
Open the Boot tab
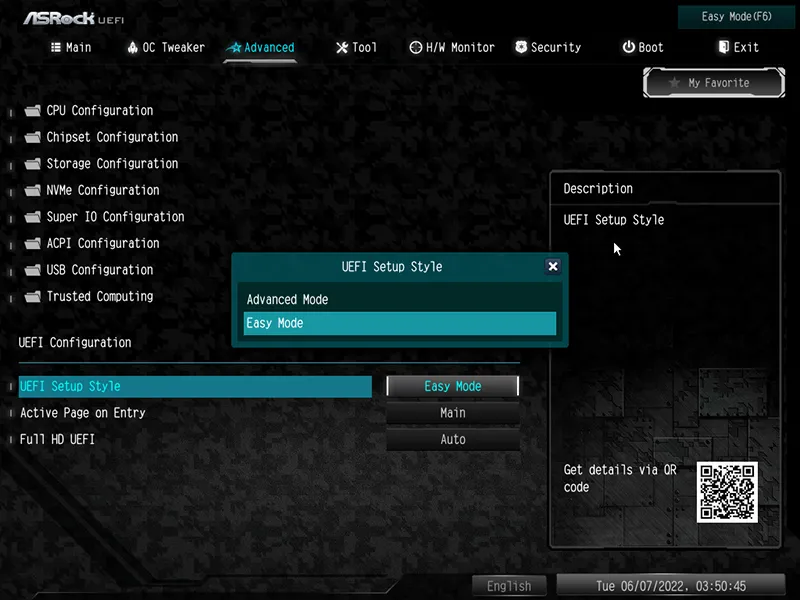pyautogui.click(x=642, y=47)
